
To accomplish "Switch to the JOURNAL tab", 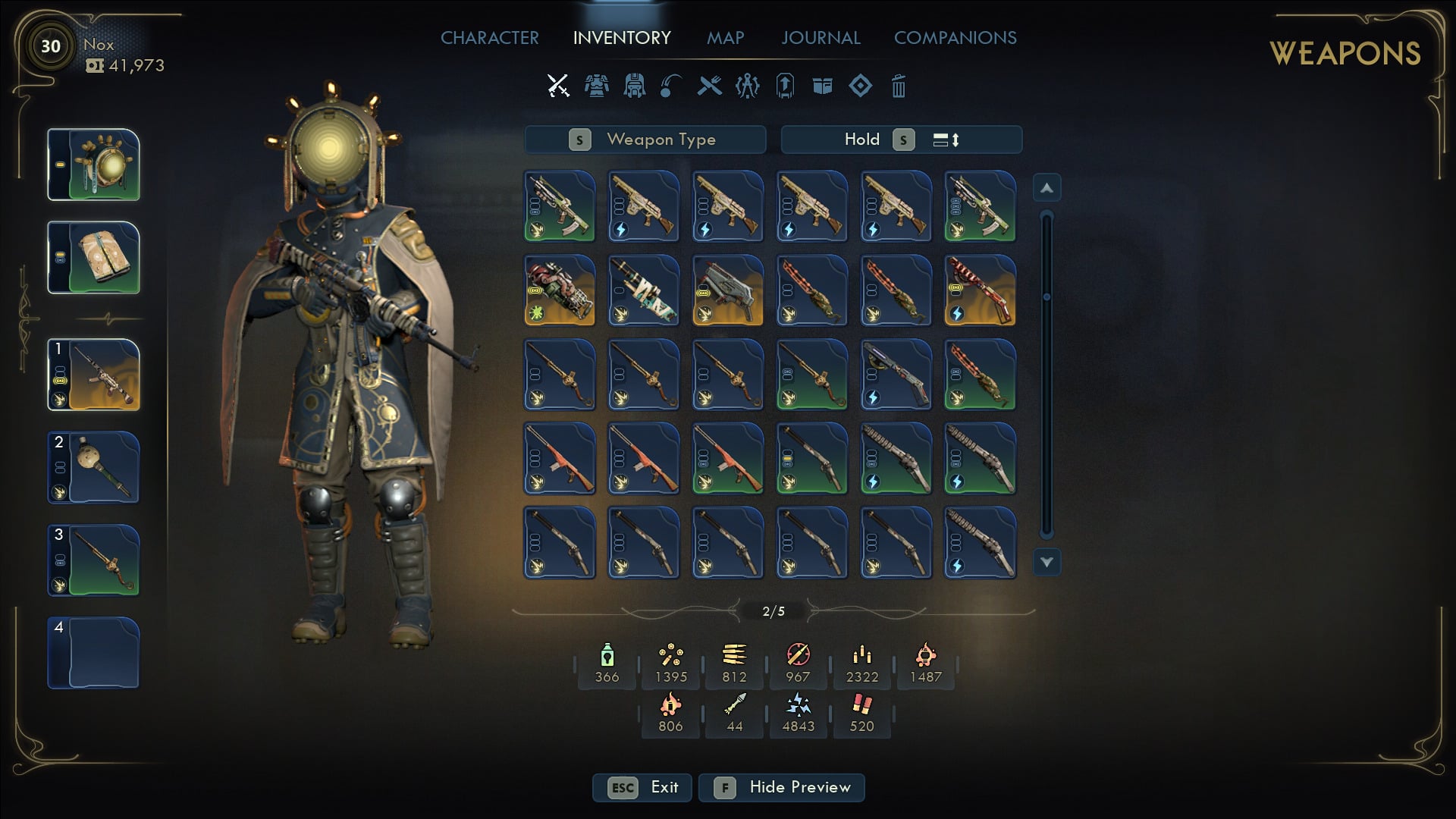I will (821, 38).
